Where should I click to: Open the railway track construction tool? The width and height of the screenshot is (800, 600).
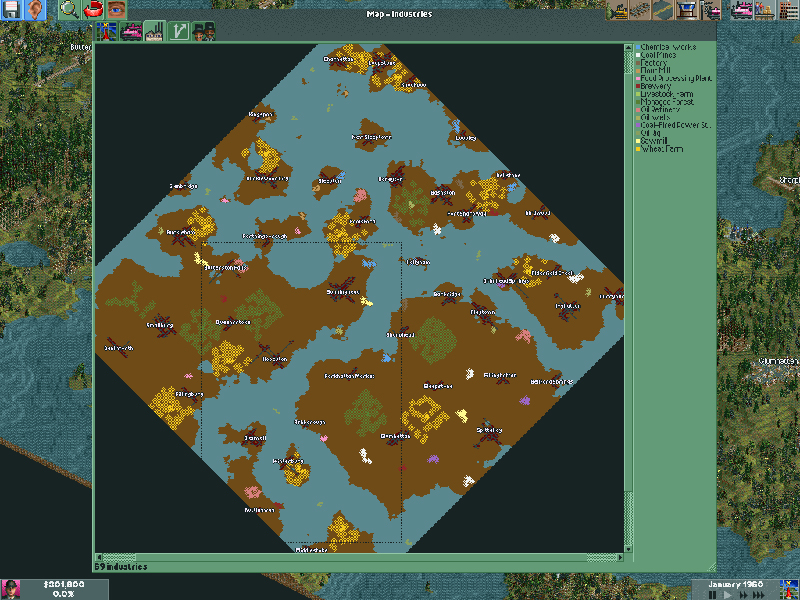tap(641, 10)
